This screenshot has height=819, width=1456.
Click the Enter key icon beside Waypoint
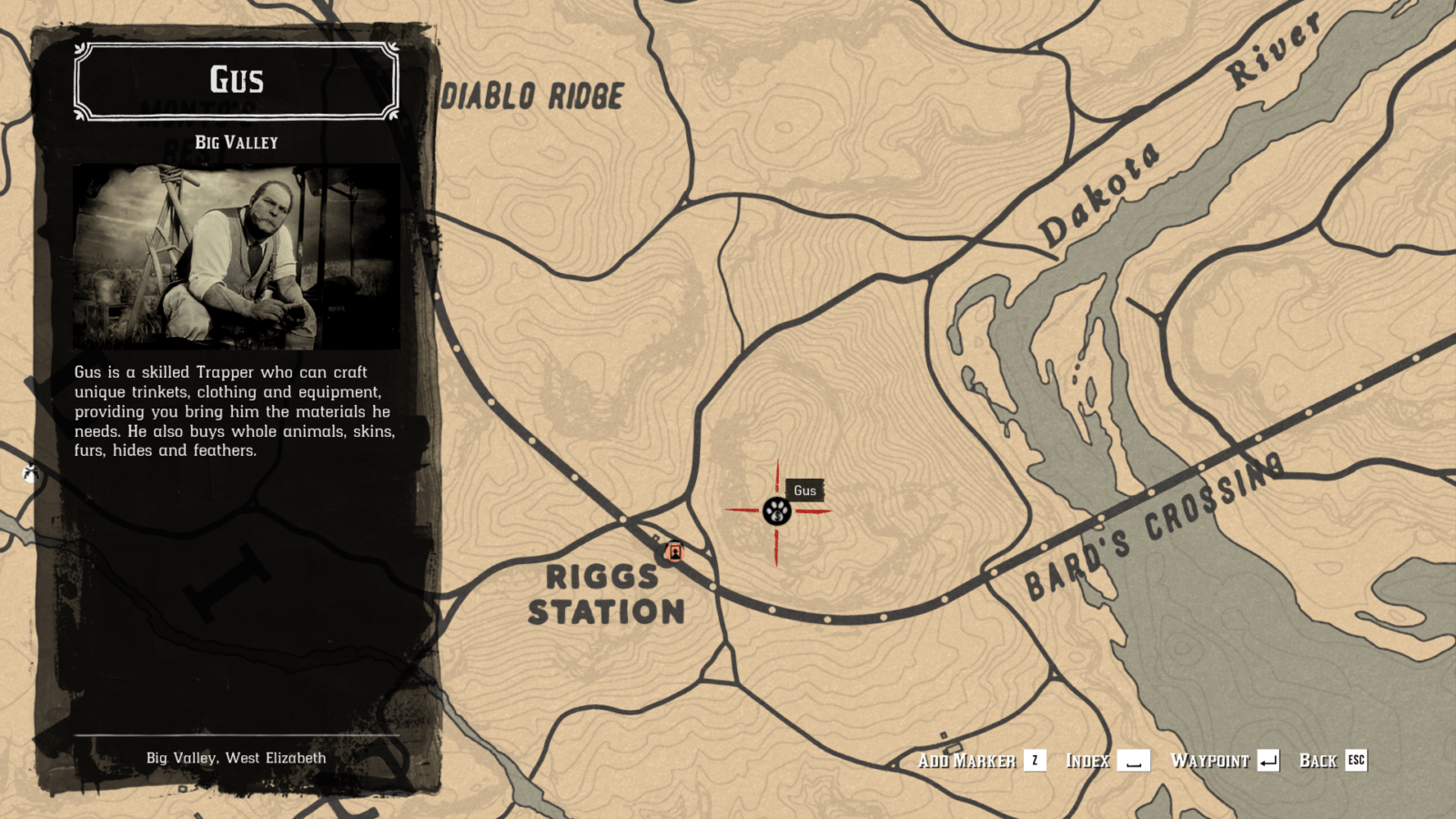1269,761
